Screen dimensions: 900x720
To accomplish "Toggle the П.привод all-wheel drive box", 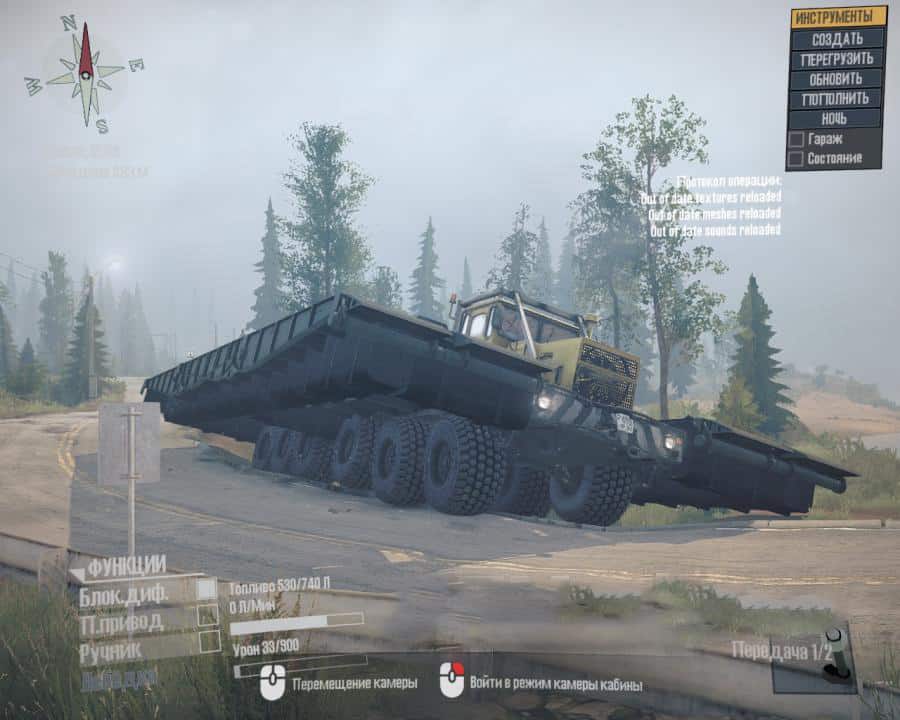I will tap(207, 615).
